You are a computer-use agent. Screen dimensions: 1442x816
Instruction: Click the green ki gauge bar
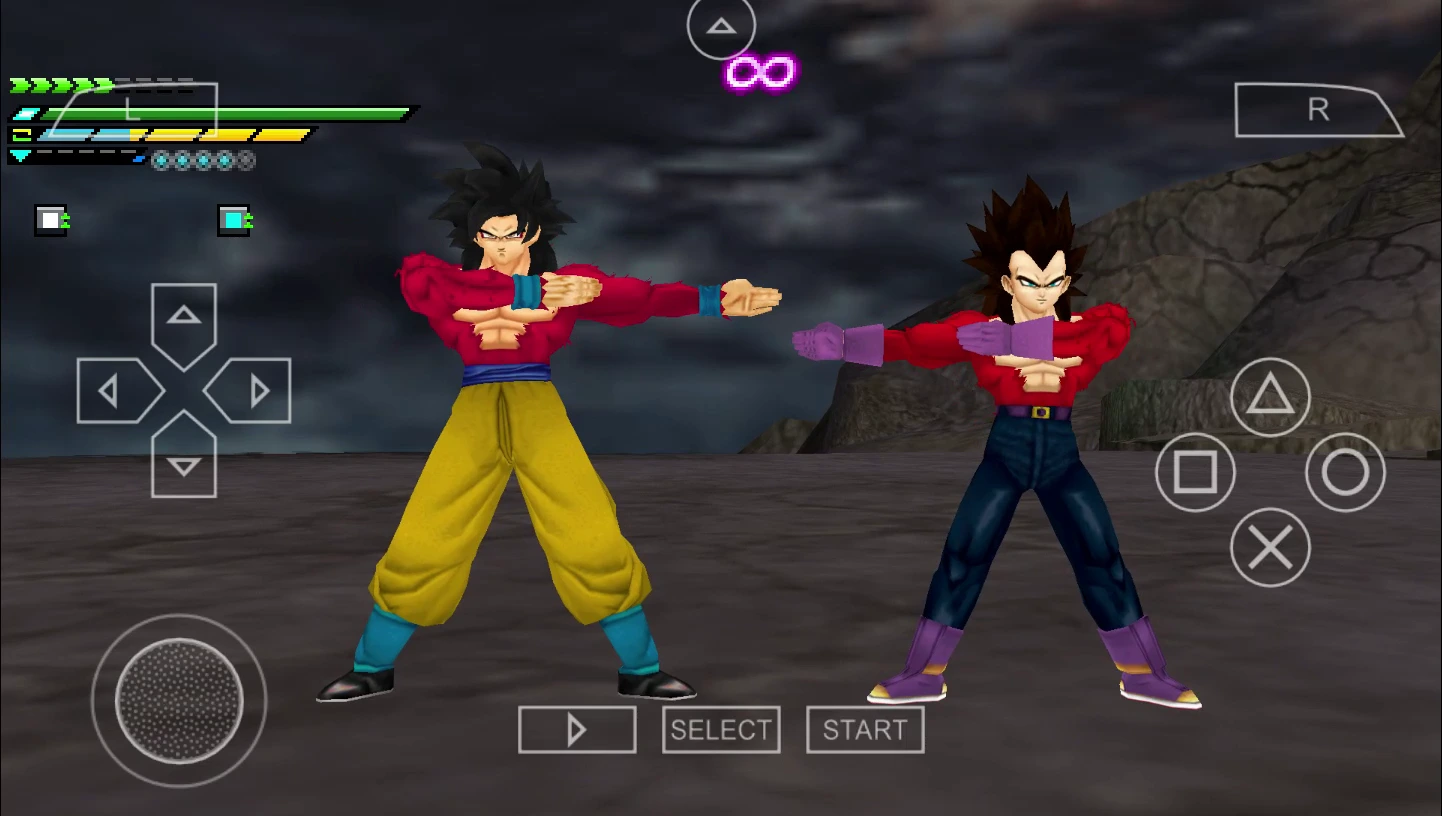[230, 112]
